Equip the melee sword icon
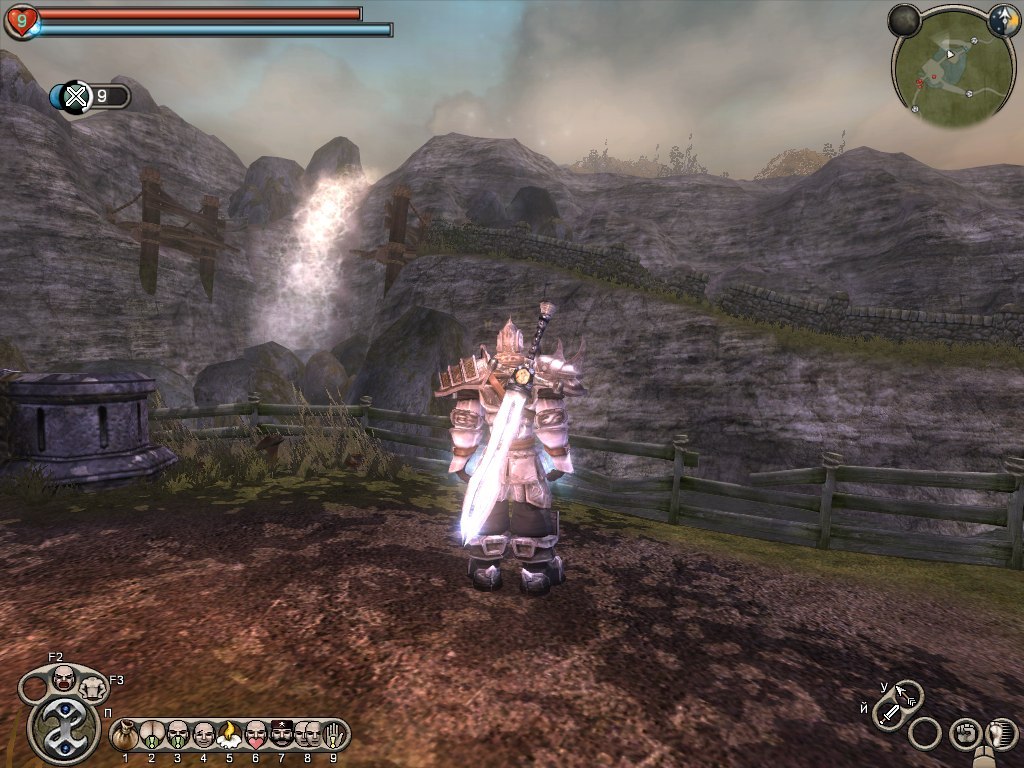Viewport: 1024px width, 768px height. 888,714
